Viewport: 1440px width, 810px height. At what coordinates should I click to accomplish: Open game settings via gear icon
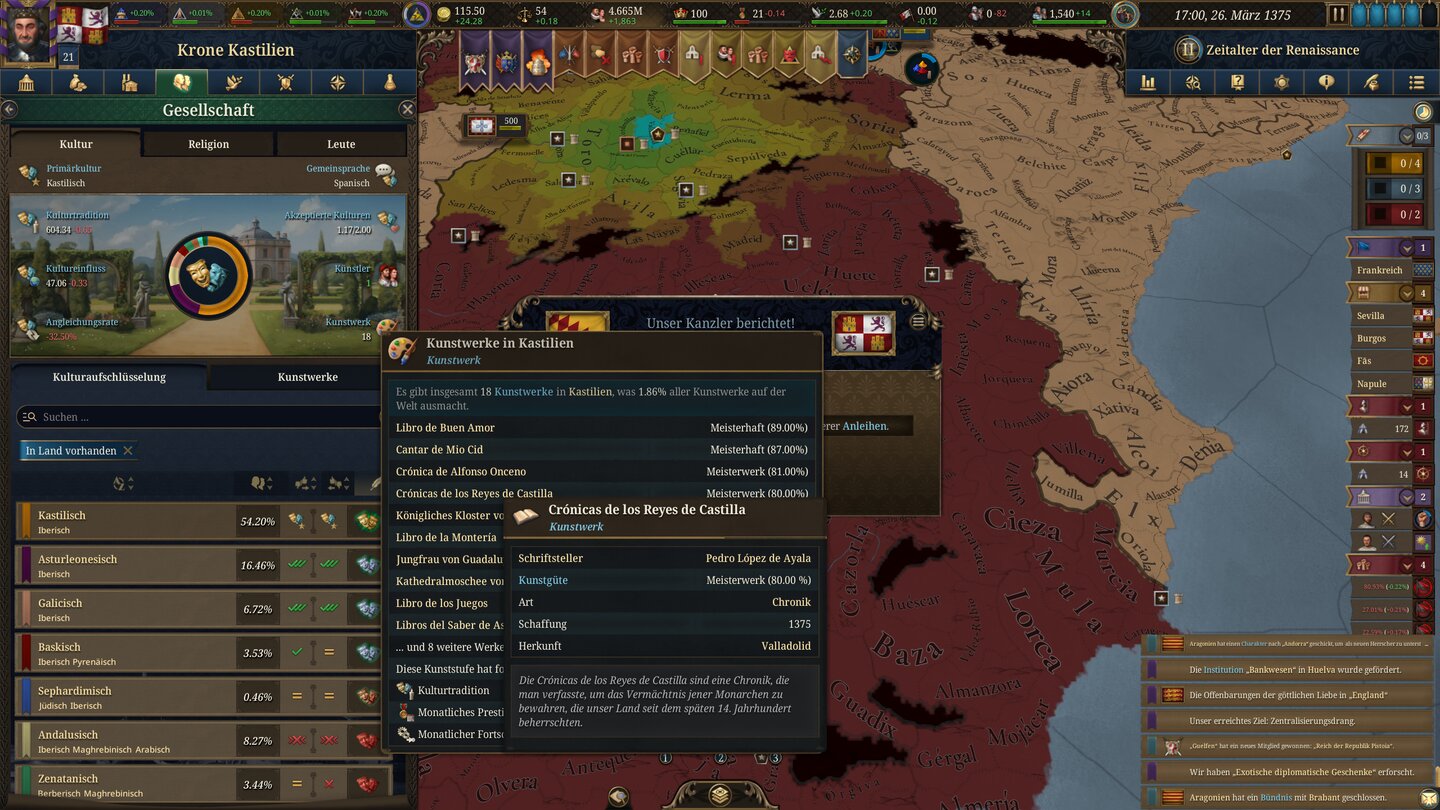coord(1281,82)
